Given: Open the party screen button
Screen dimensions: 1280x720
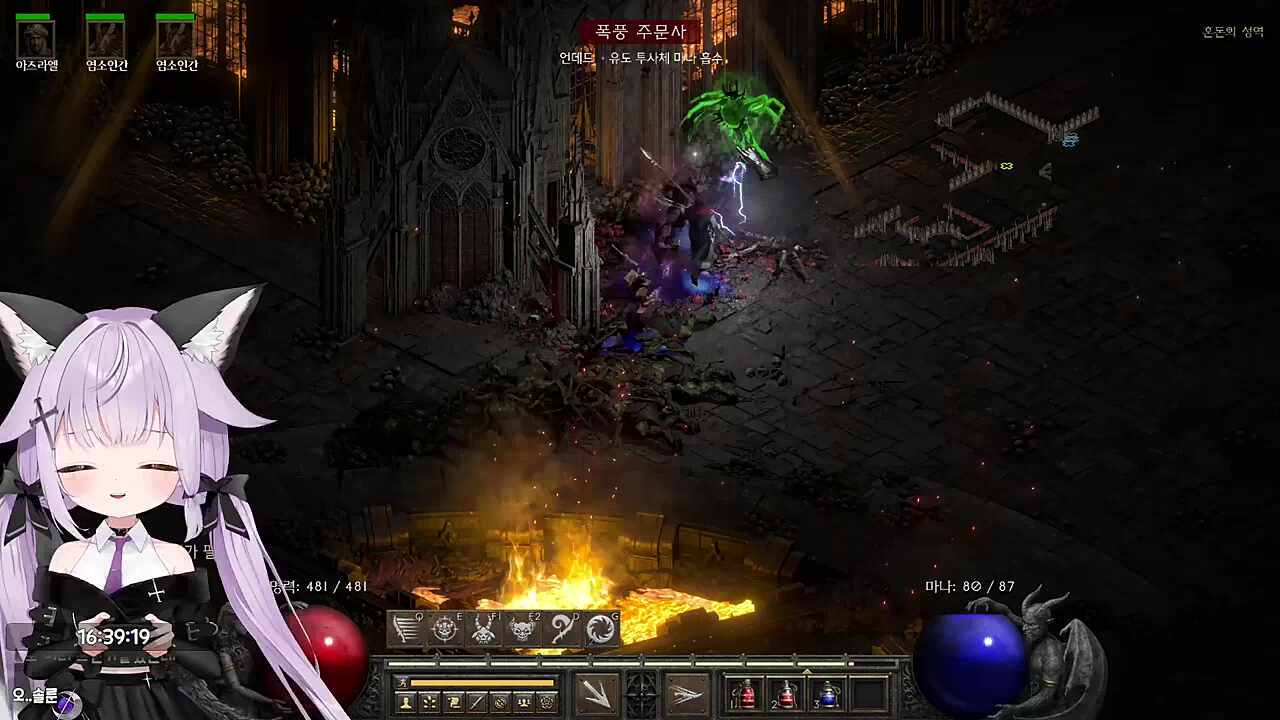Looking at the screenshot, I should pos(523,703).
